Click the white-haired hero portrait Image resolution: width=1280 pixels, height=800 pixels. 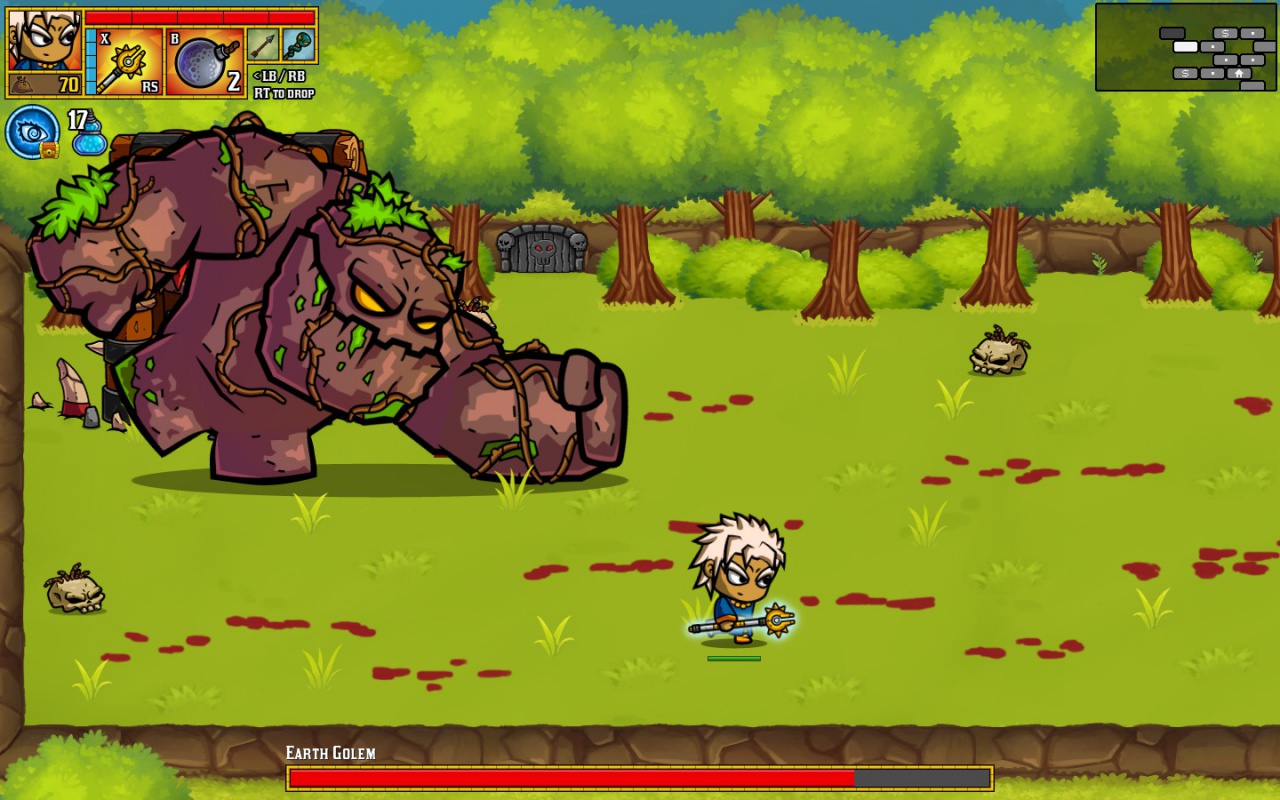(45, 40)
